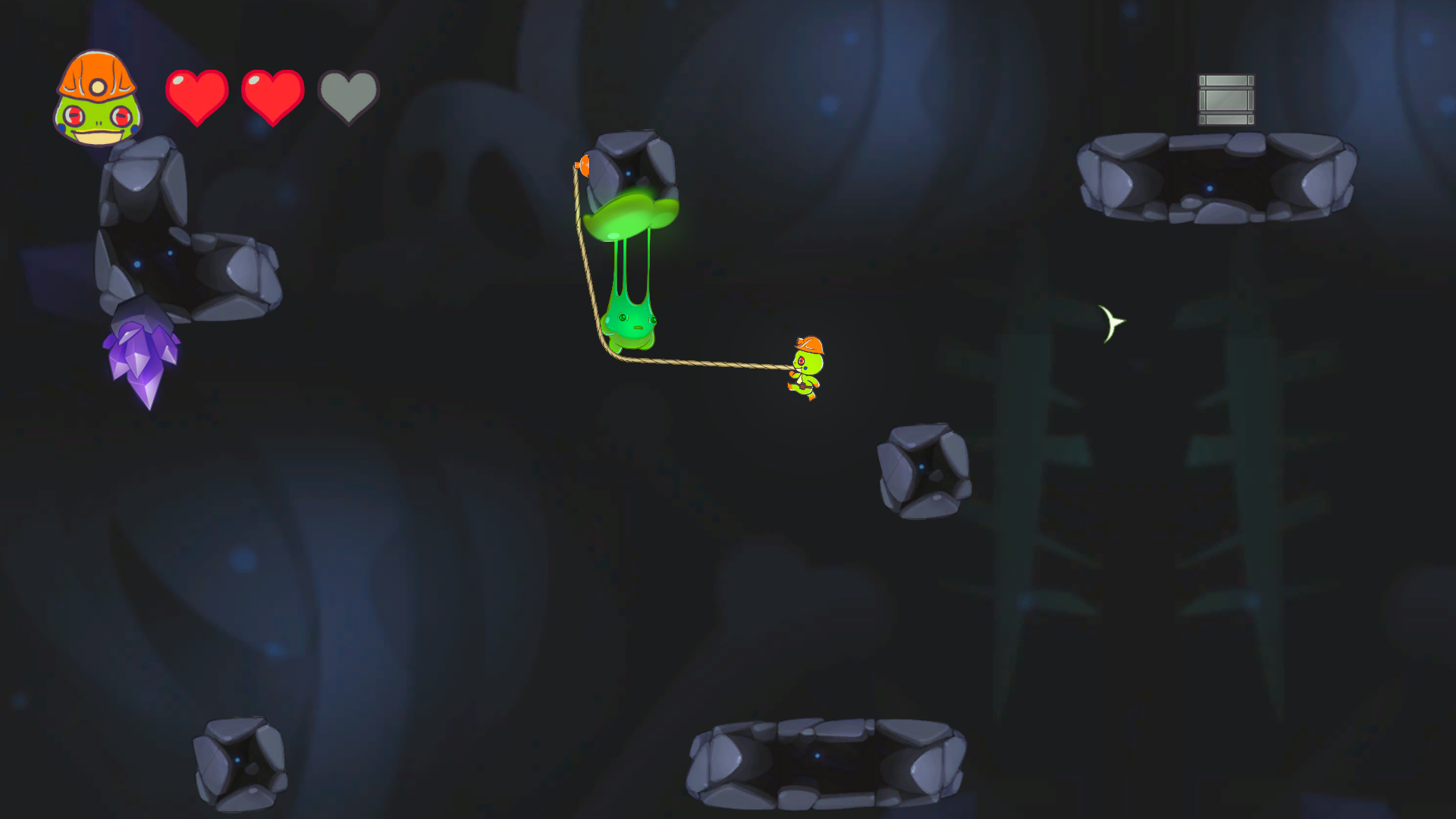
Task: Click the green goo patch under the platform
Action: [632, 216]
